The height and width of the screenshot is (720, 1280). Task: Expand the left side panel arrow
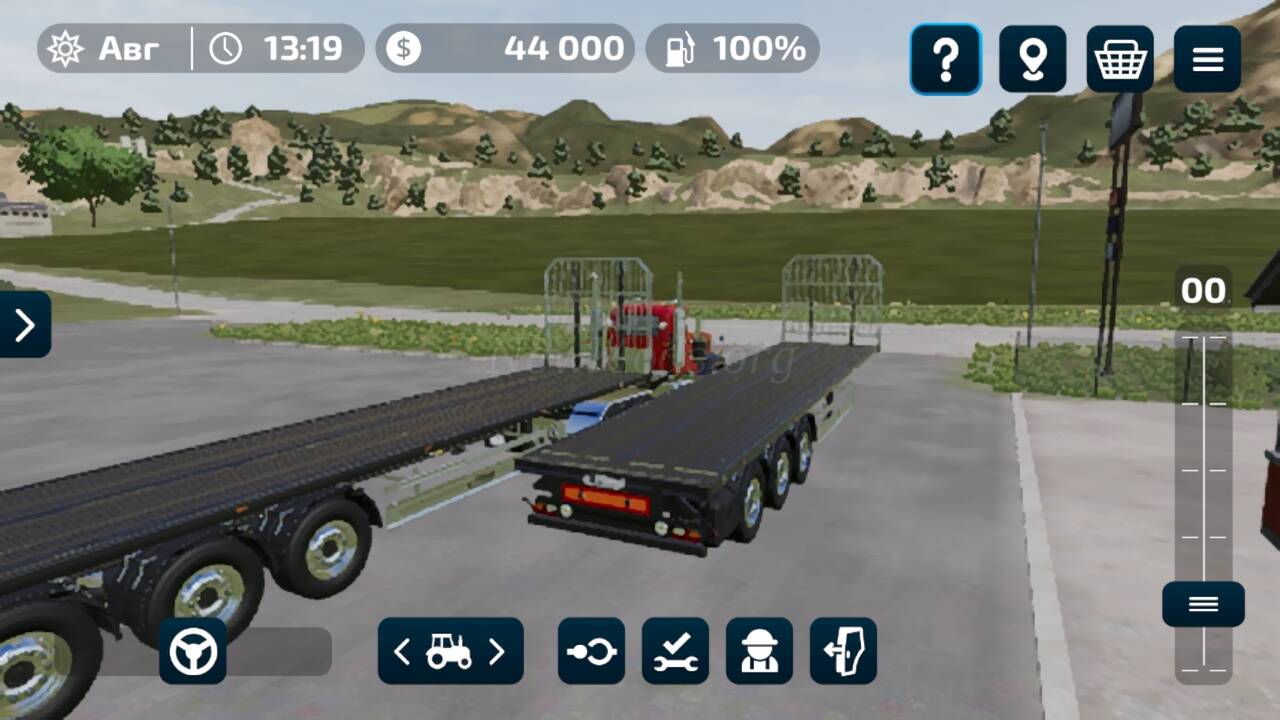coord(24,324)
